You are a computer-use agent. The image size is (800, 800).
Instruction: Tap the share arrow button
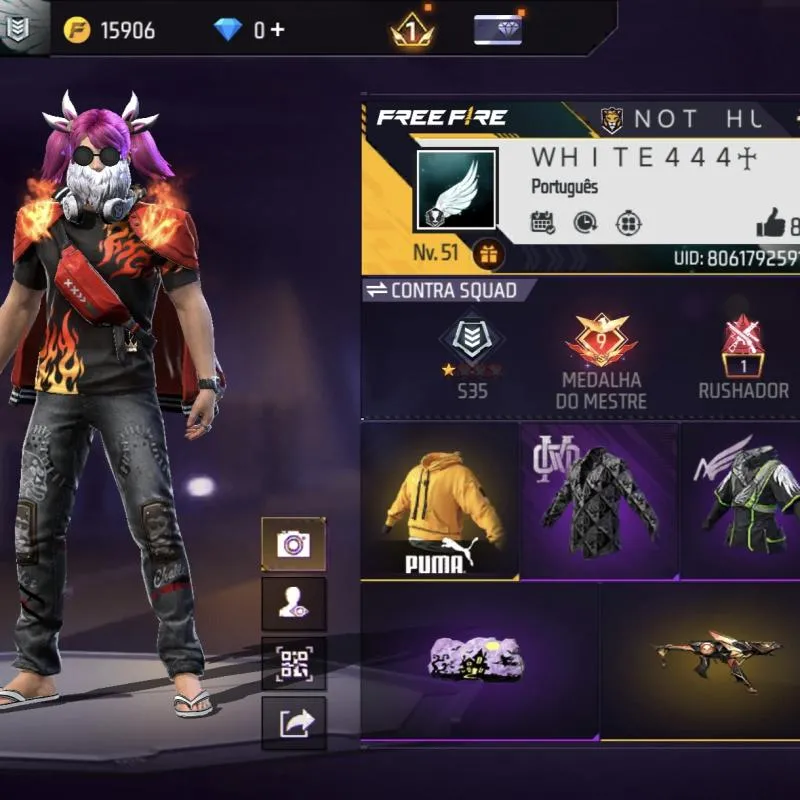point(294,722)
